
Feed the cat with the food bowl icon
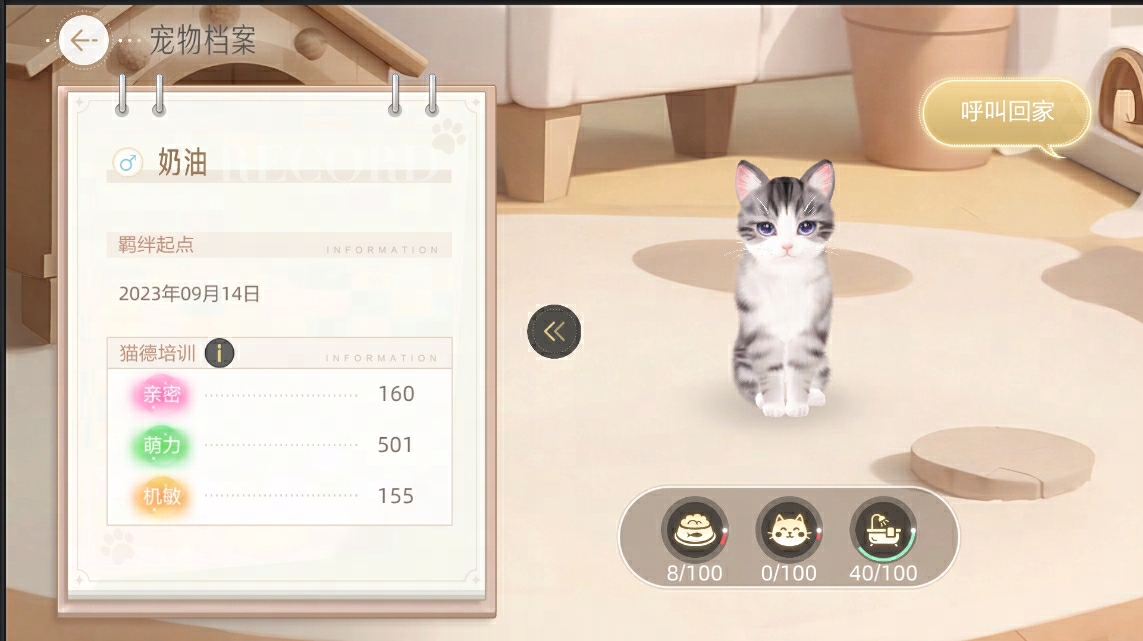[x=694, y=530]
